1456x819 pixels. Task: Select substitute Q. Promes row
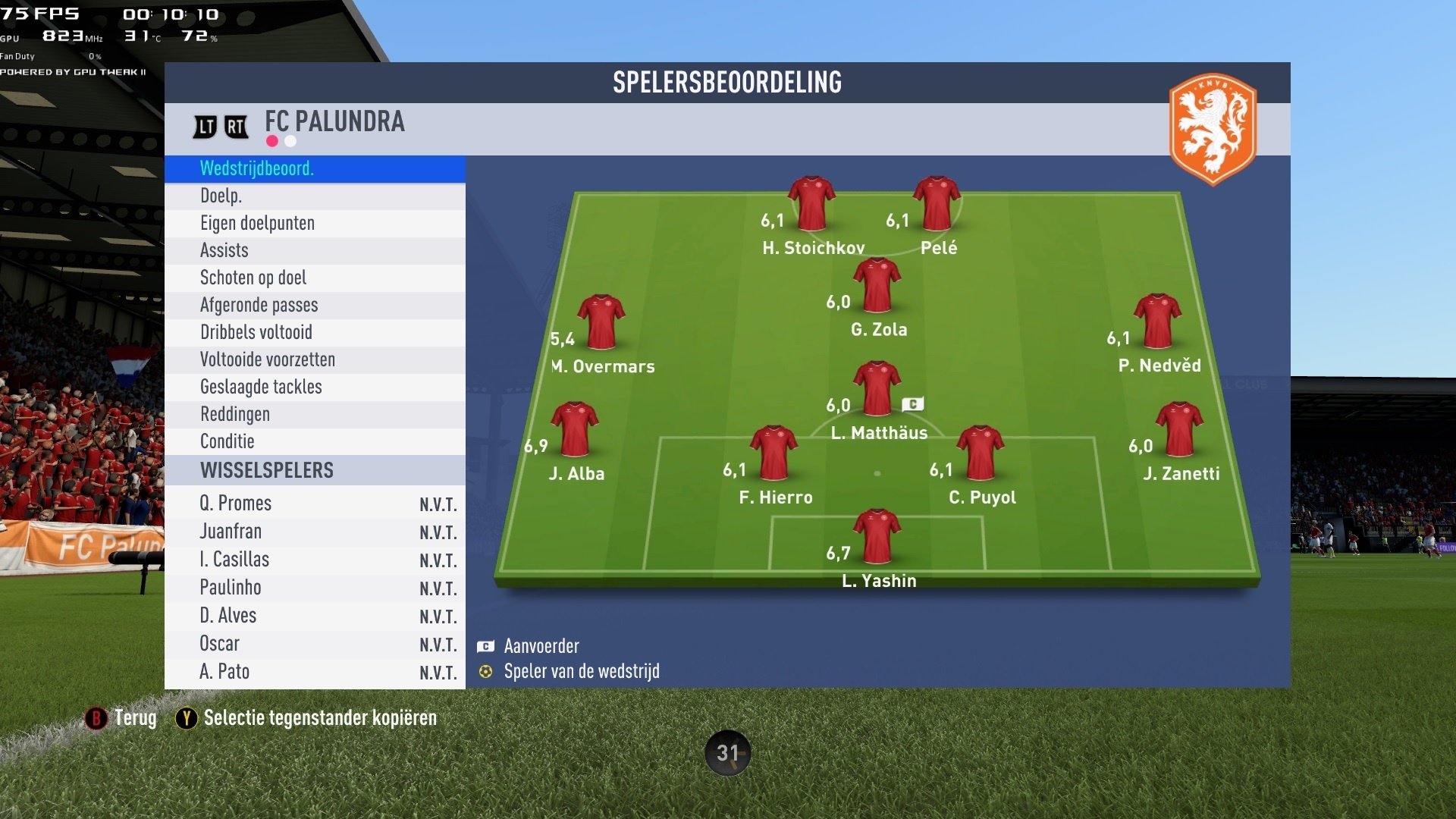click(315, 504)
